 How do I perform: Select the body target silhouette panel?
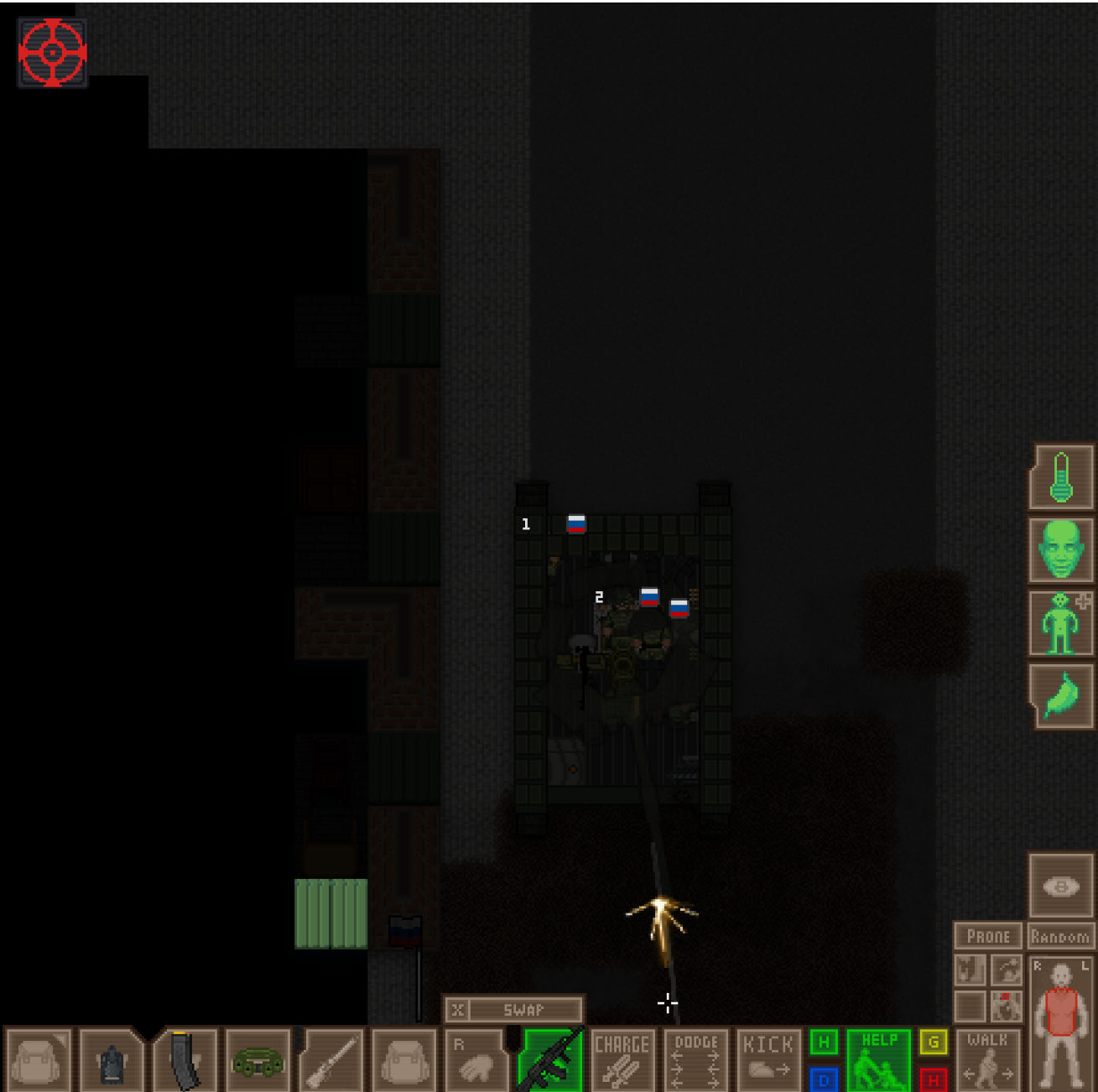coord(1061,1023)
